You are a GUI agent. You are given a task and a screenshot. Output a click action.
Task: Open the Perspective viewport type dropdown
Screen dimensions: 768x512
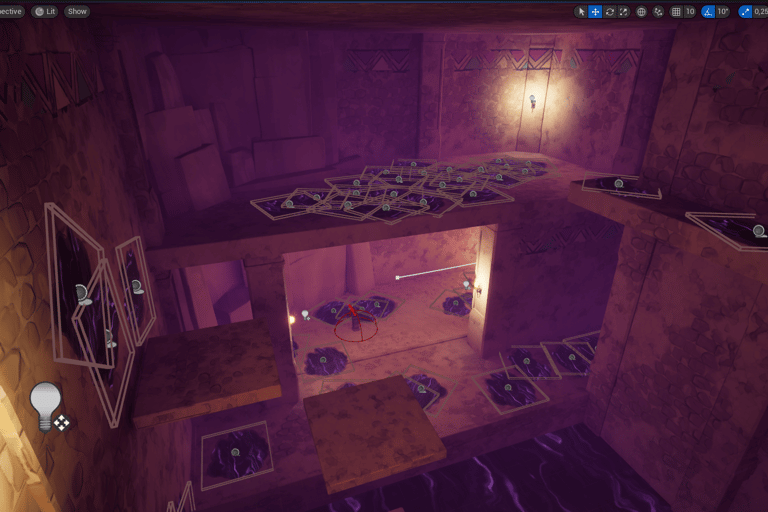(x=10, y=11)
